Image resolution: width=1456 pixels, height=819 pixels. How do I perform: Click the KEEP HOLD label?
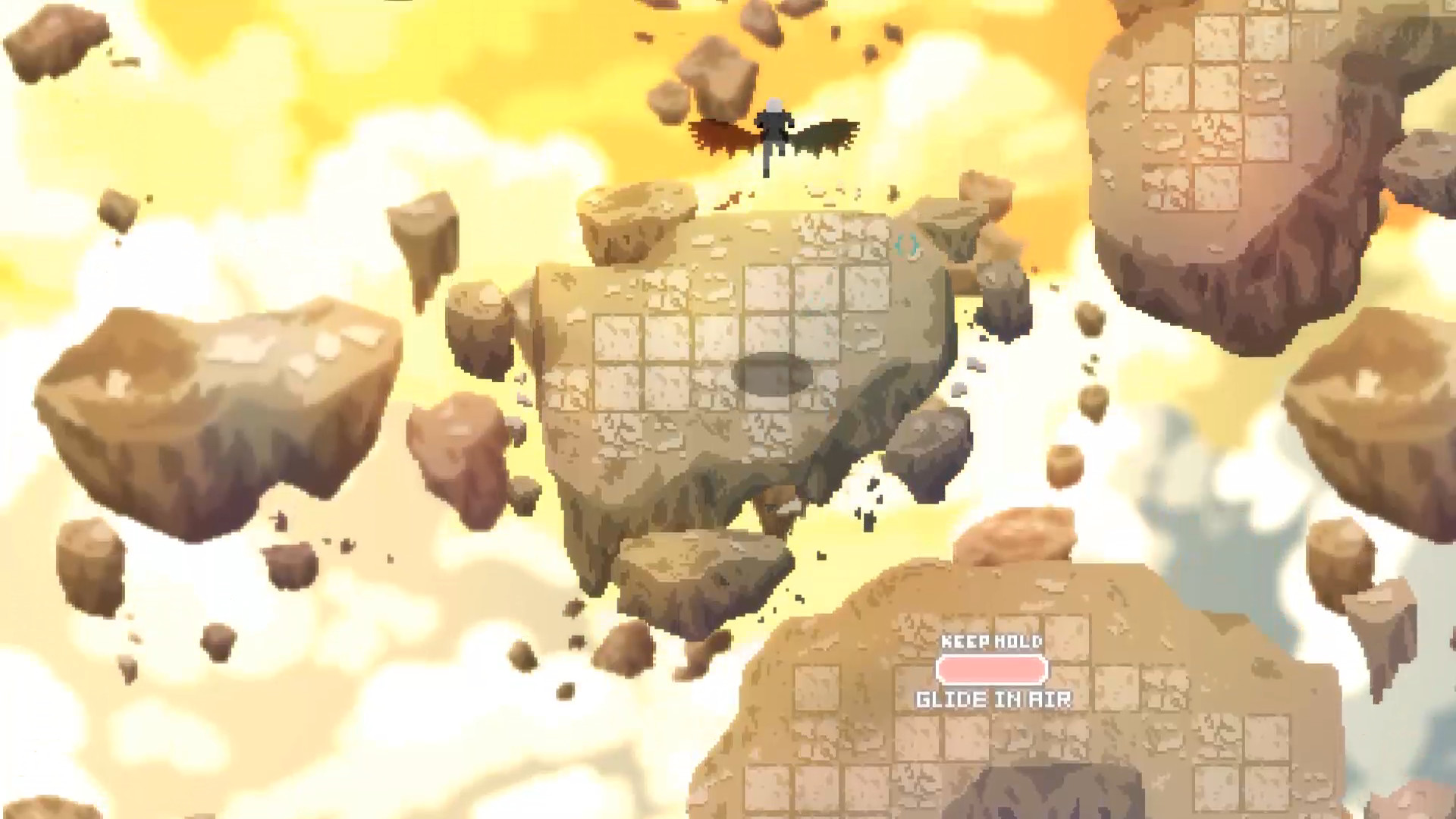point(991,642)
